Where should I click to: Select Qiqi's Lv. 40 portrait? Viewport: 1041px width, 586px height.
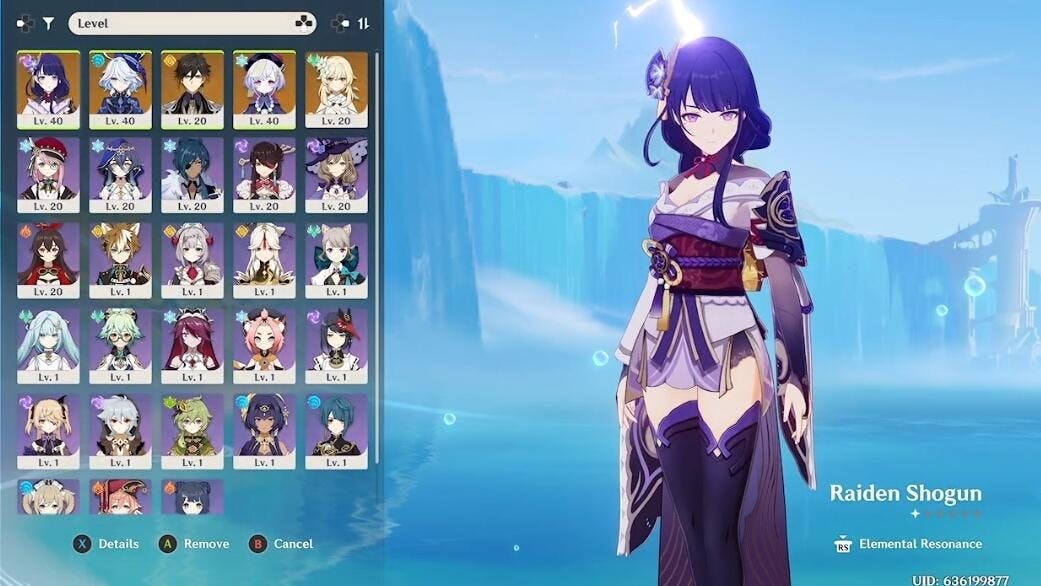click(264, 89)
